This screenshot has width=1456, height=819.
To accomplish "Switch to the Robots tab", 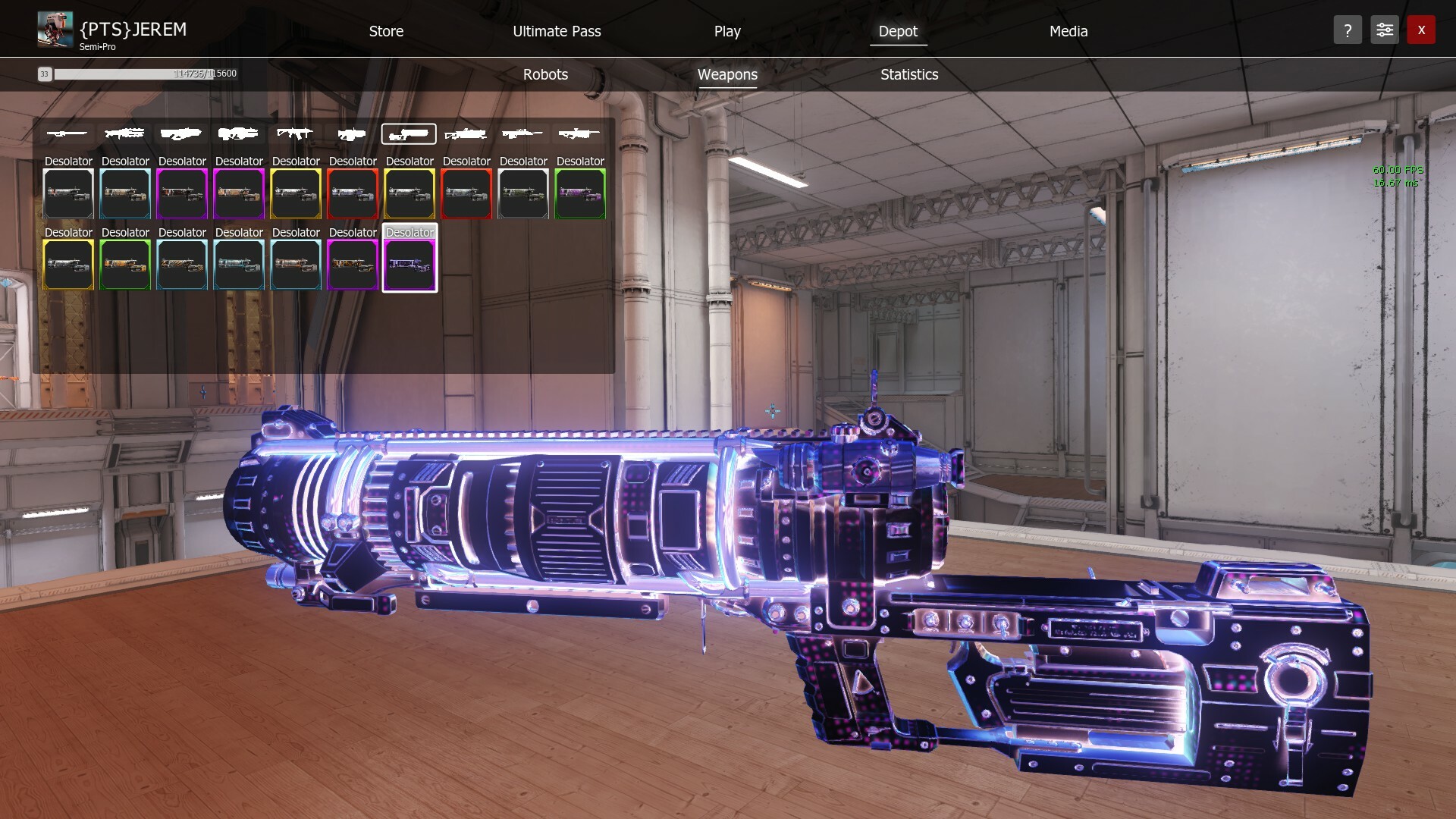I will (544, 74).
